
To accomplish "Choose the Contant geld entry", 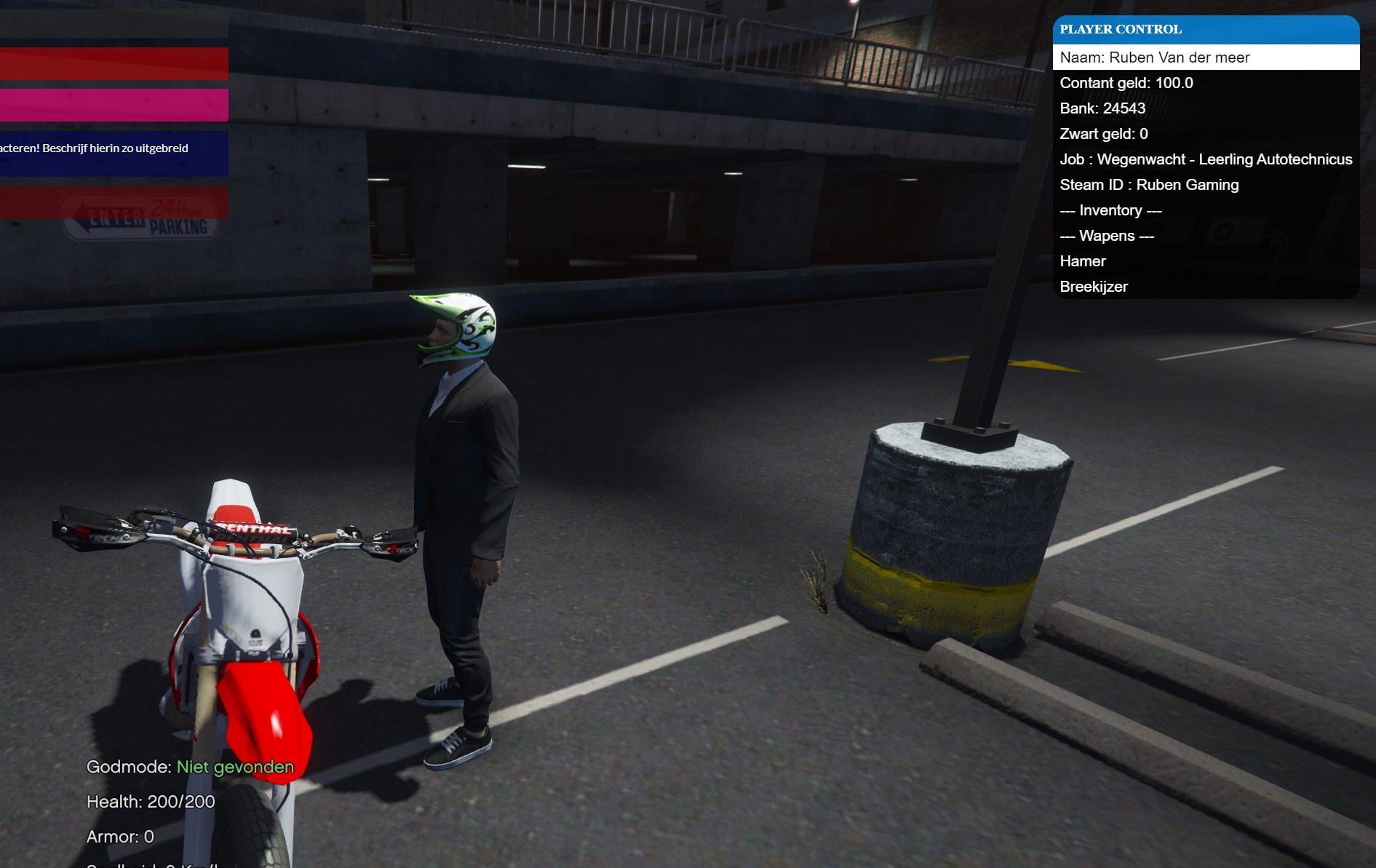I will (x=1205, y=83).
